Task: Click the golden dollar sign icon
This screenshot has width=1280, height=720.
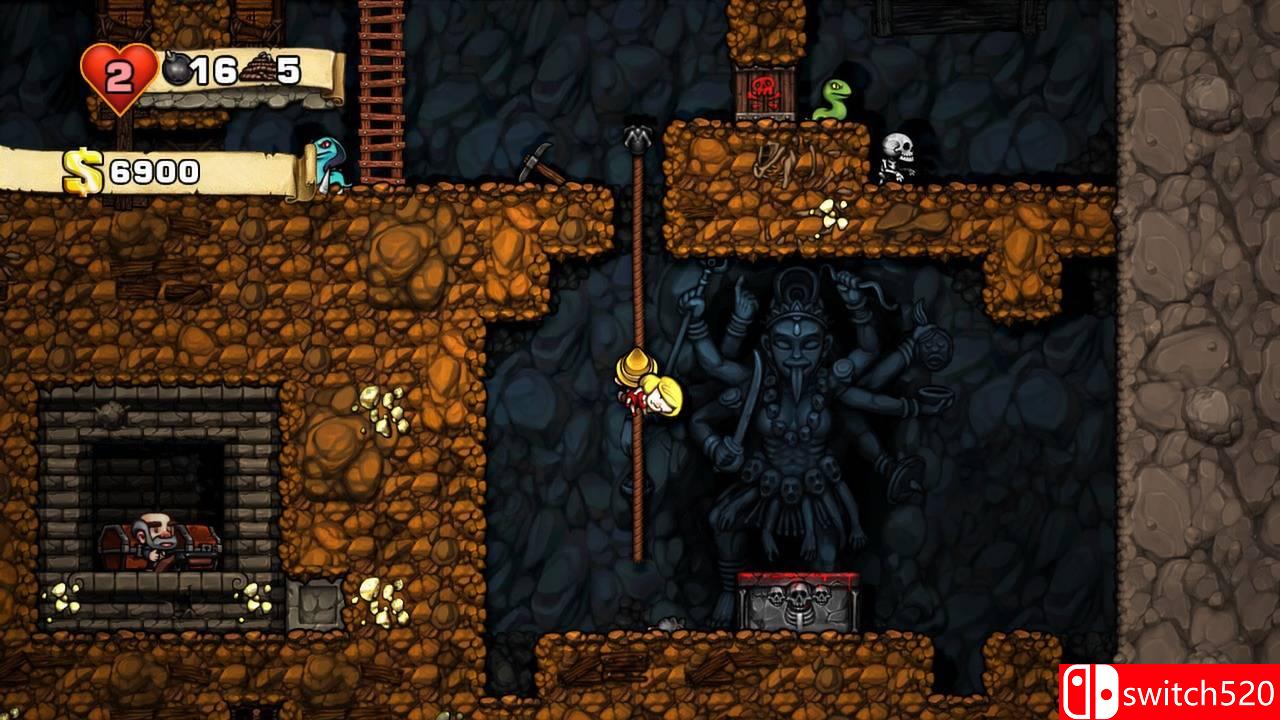Action: [x=80, y=170]
